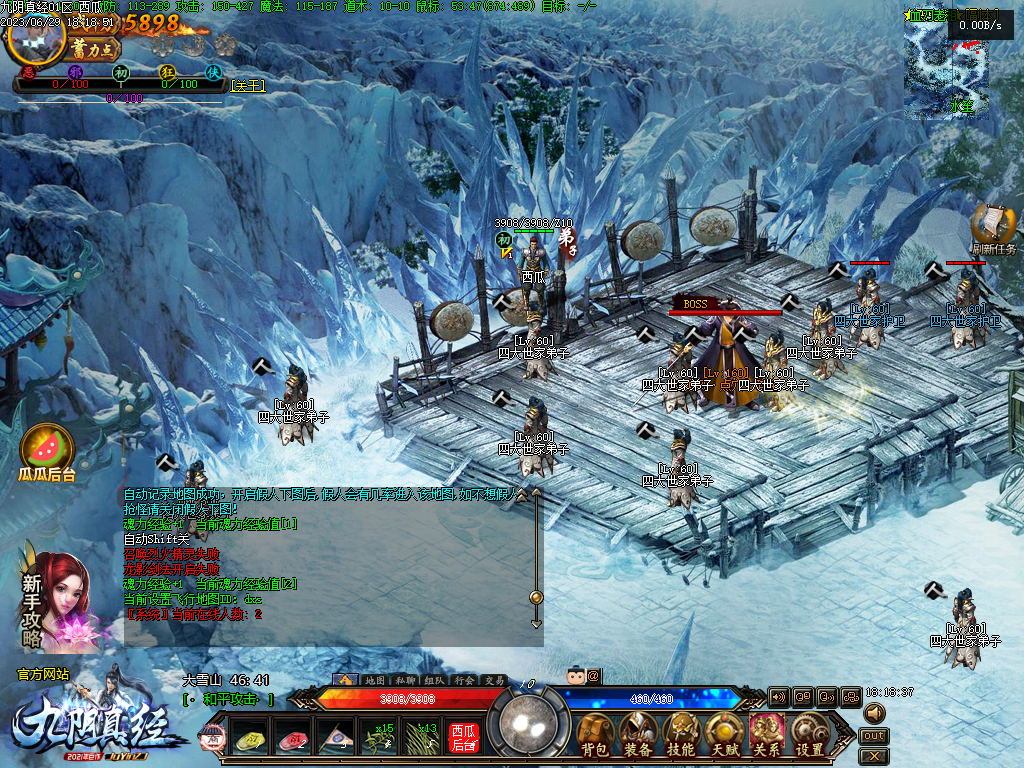Click the out logout button
The width and height of the screenshot is (1024, 768).
pyautogui.click(x=874, y=736)
